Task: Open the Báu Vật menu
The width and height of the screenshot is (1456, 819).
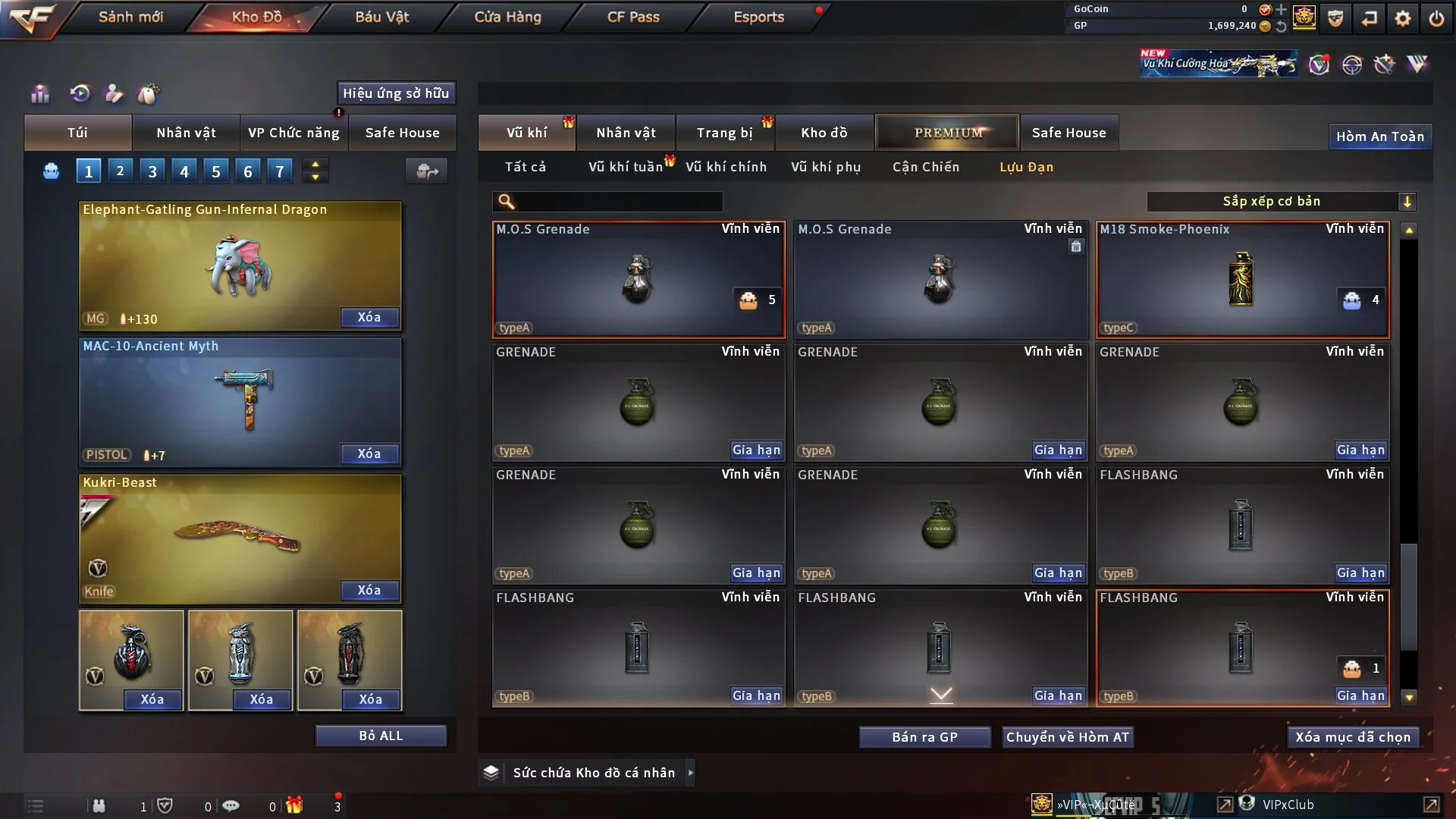Action: (381, 17)
